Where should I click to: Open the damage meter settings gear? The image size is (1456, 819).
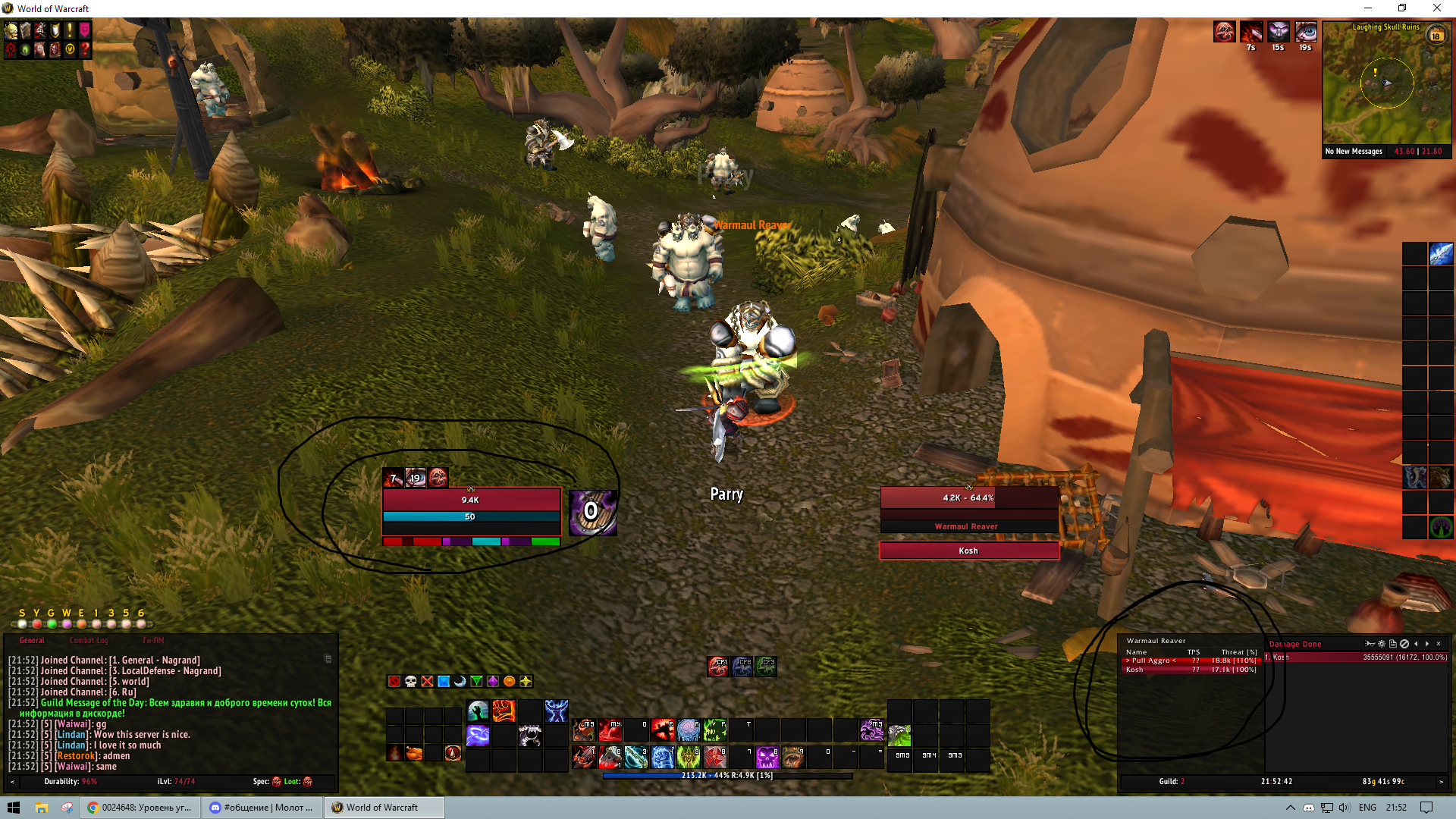pyautogui.click(x=1382, y=644)
